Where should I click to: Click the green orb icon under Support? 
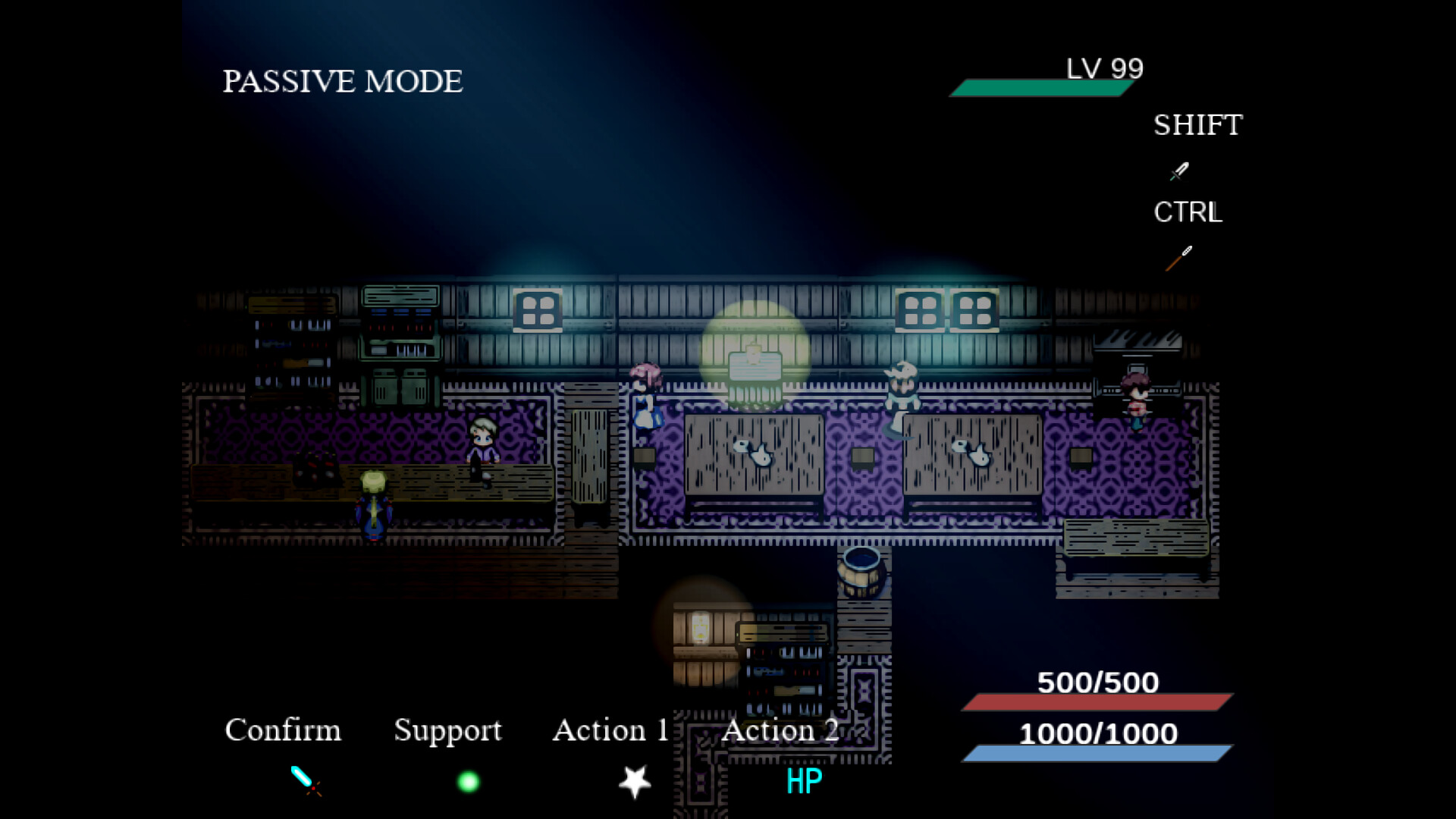pos(467,780)
